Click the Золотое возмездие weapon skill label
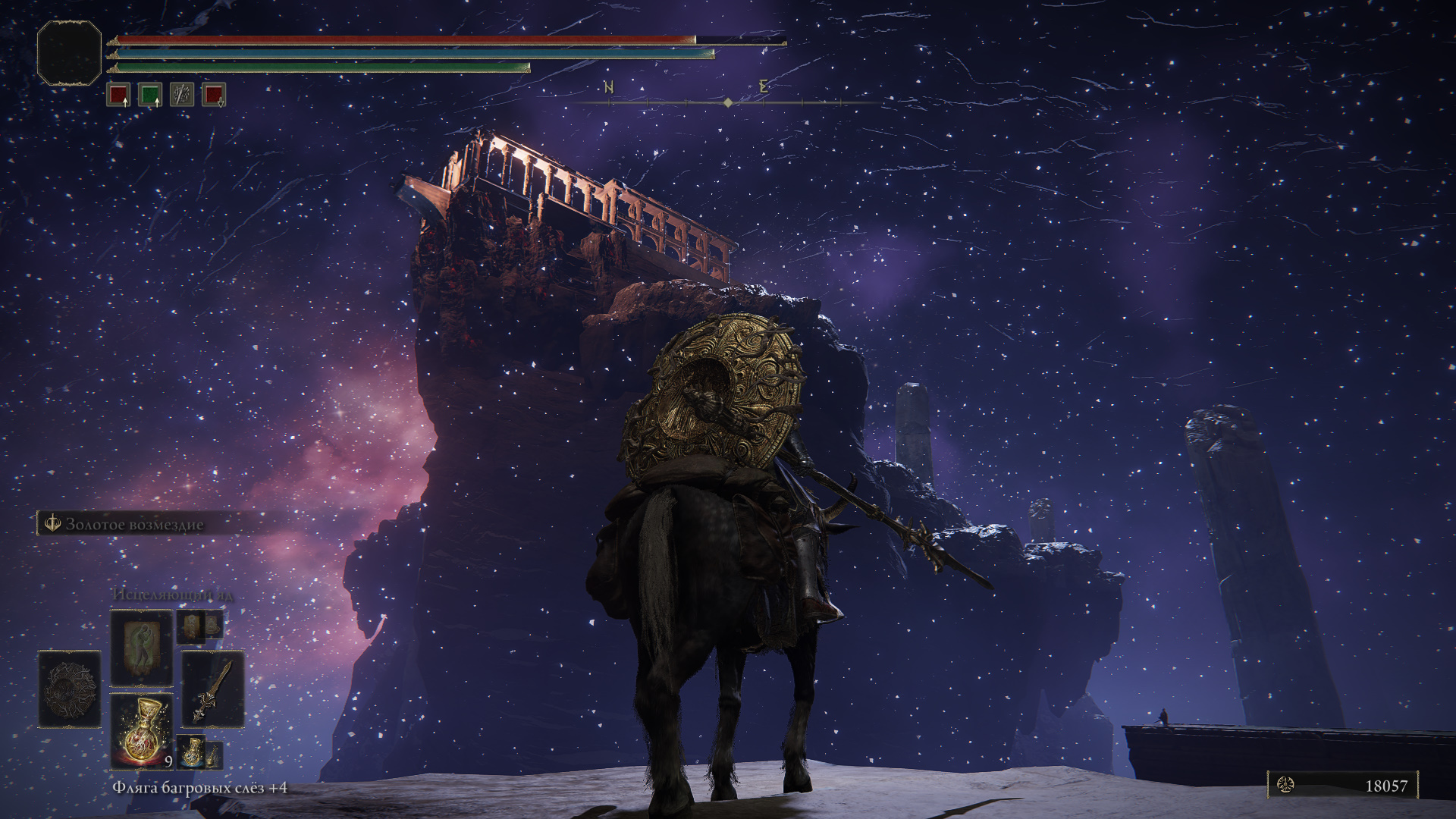 (x=134, y=524)
